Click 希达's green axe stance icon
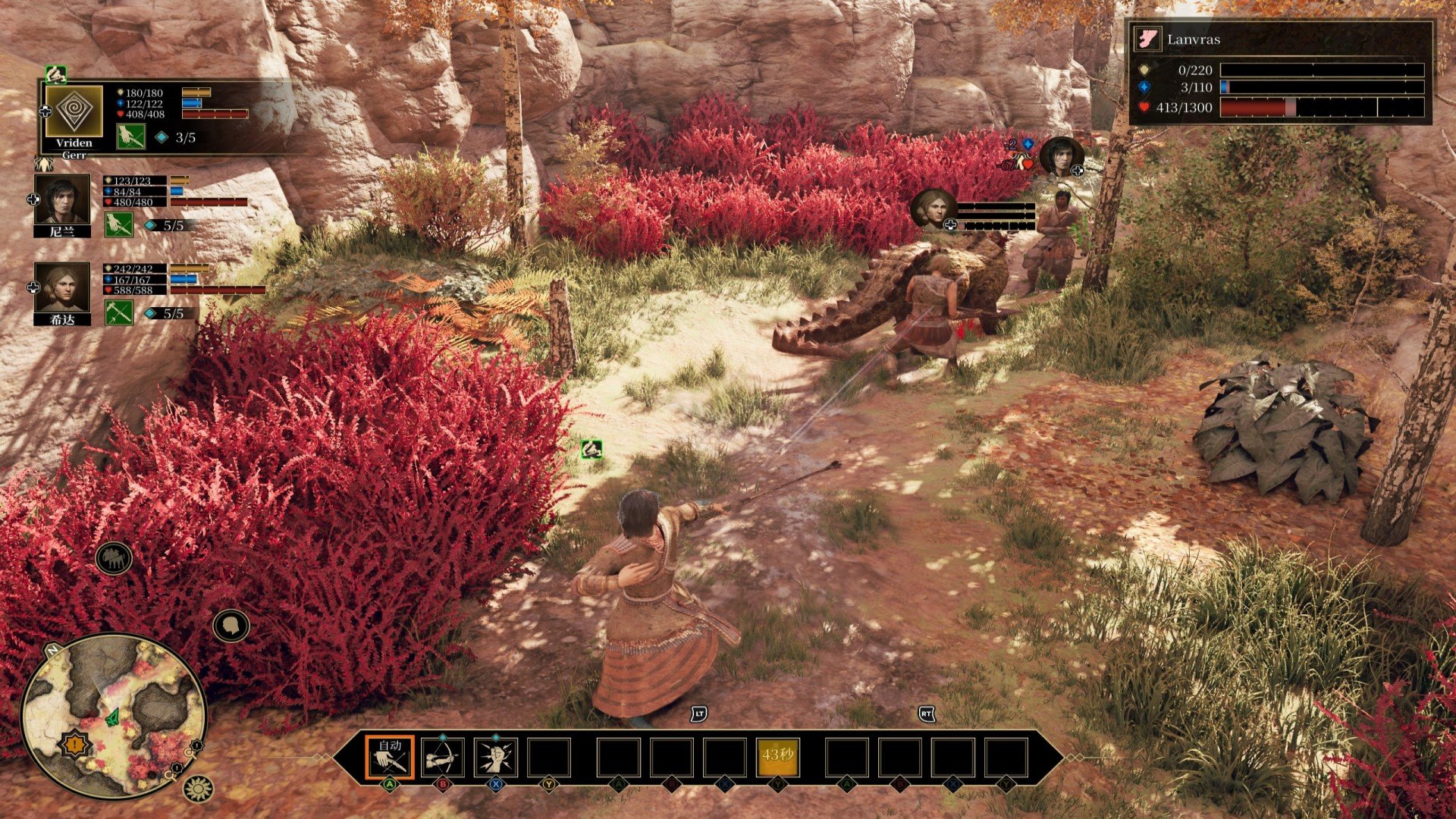Screen dimensions: 1456x819 click(119, 312)
